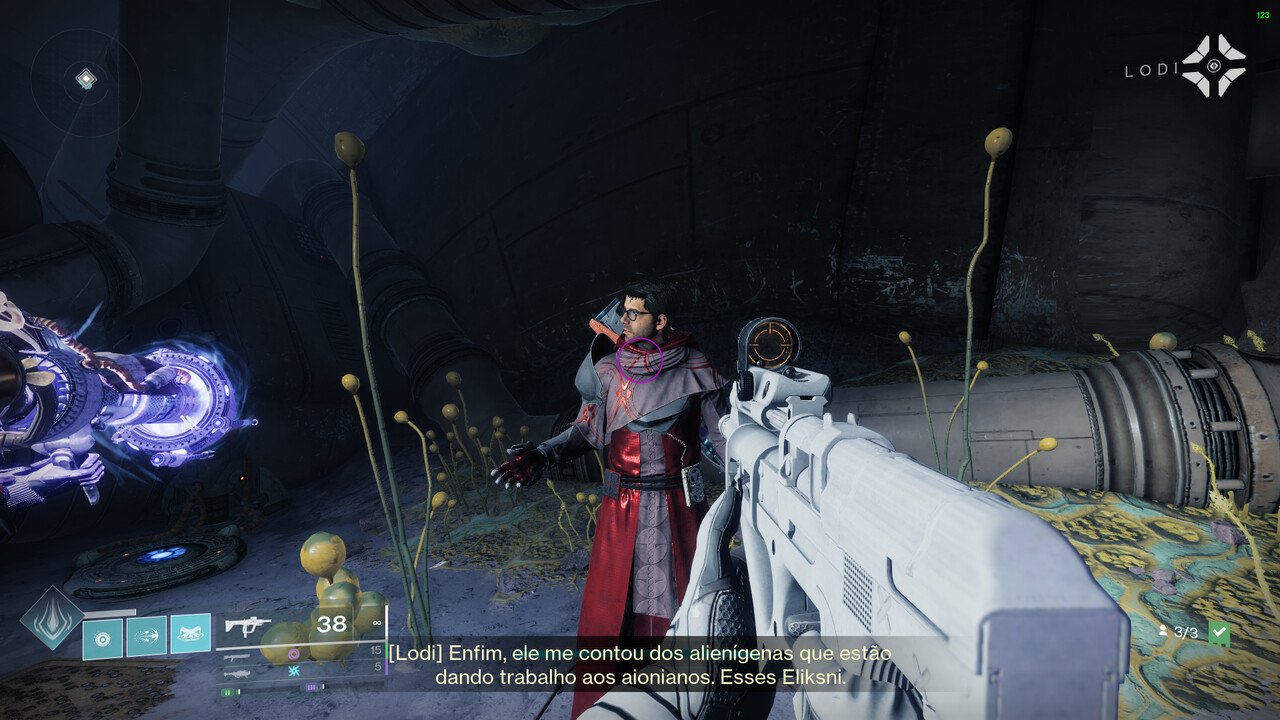Select the third weapon slot icon
This screenshot has width=1280, height=720.
tap(237, 674)
